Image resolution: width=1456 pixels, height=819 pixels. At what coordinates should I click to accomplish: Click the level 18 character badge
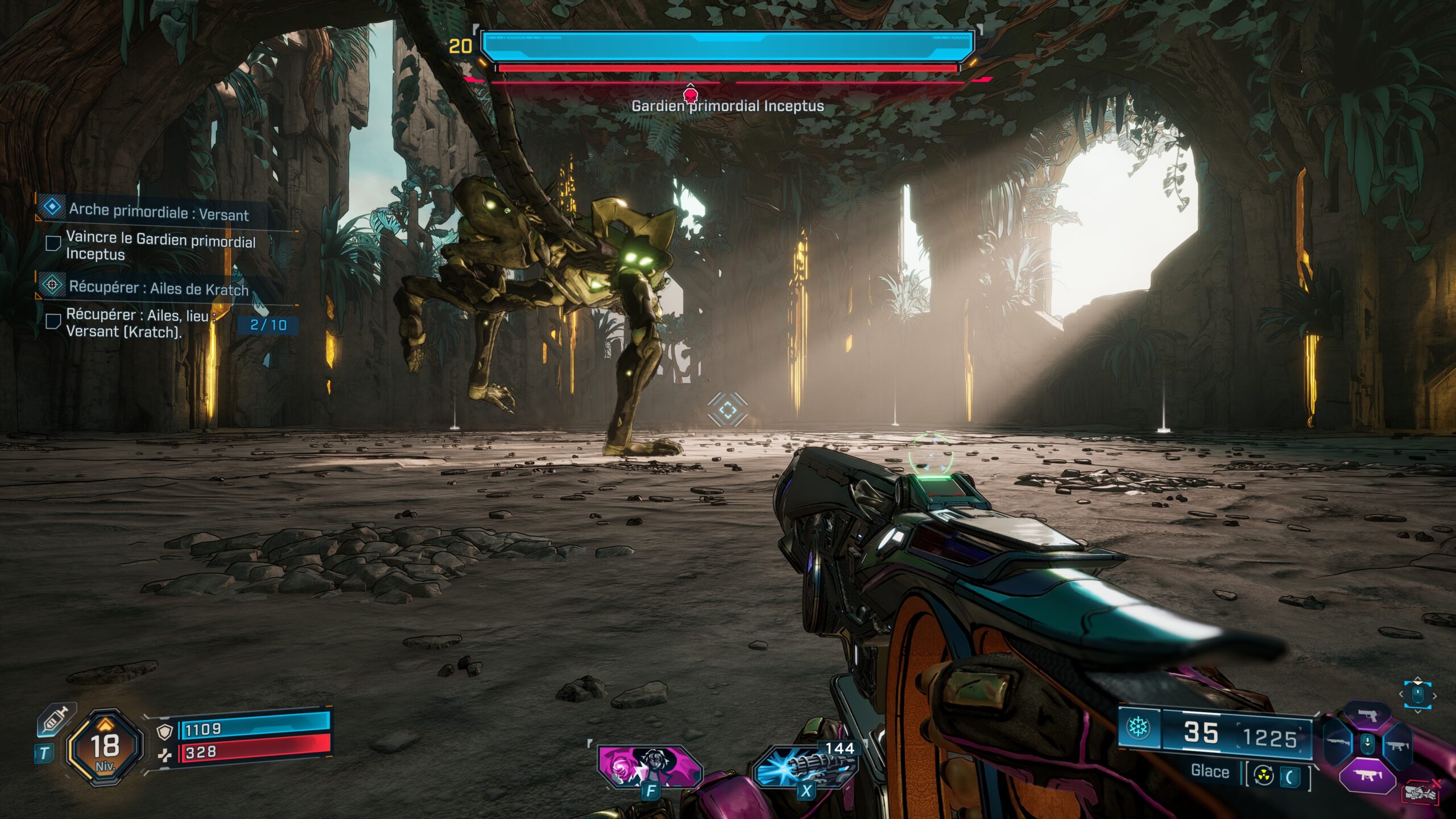point(105,746)
